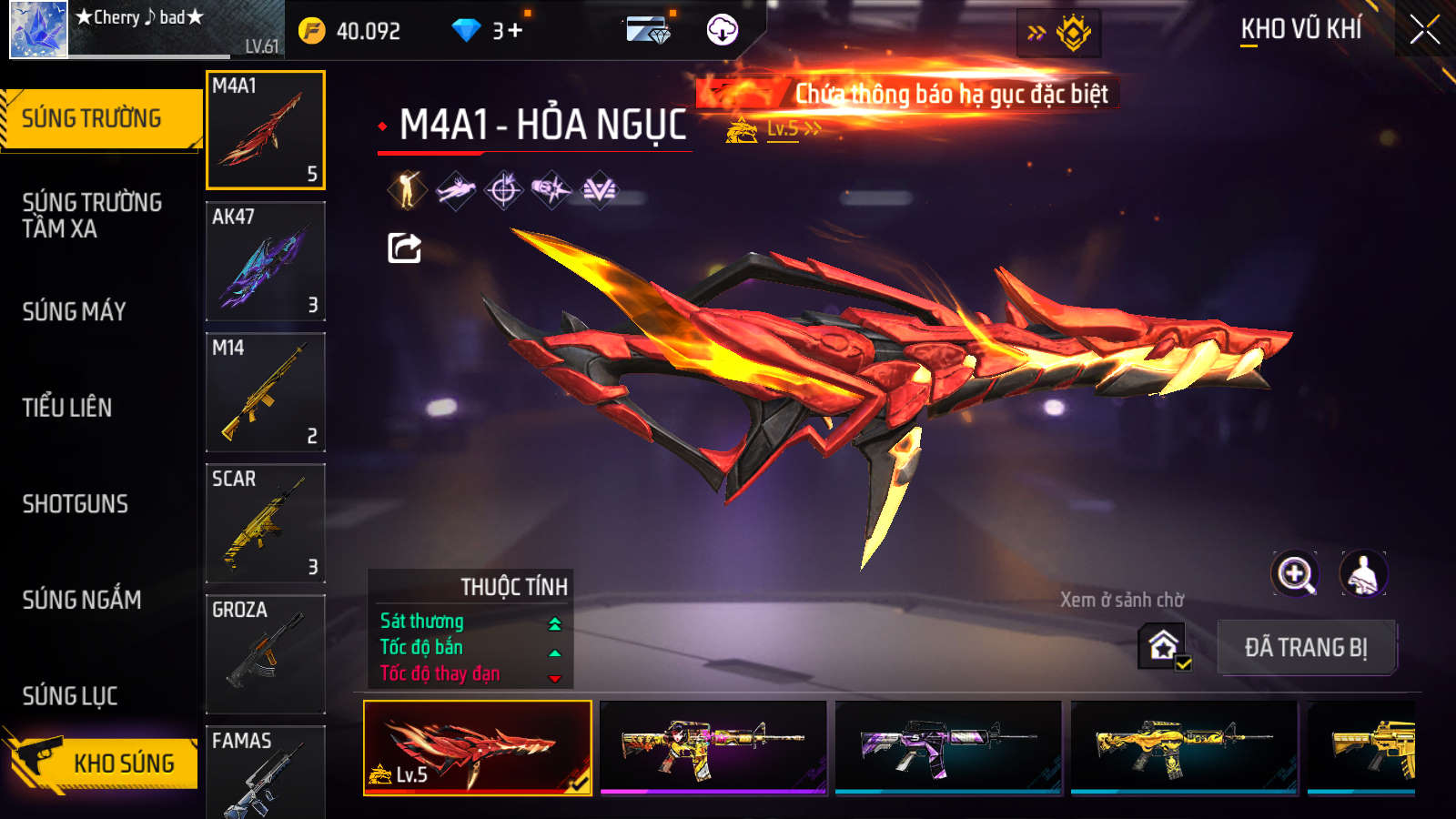The width and height of the screenshot is (1456, 819).
Task: Toggle the lobby display house icon
Action: [1164, 646]
